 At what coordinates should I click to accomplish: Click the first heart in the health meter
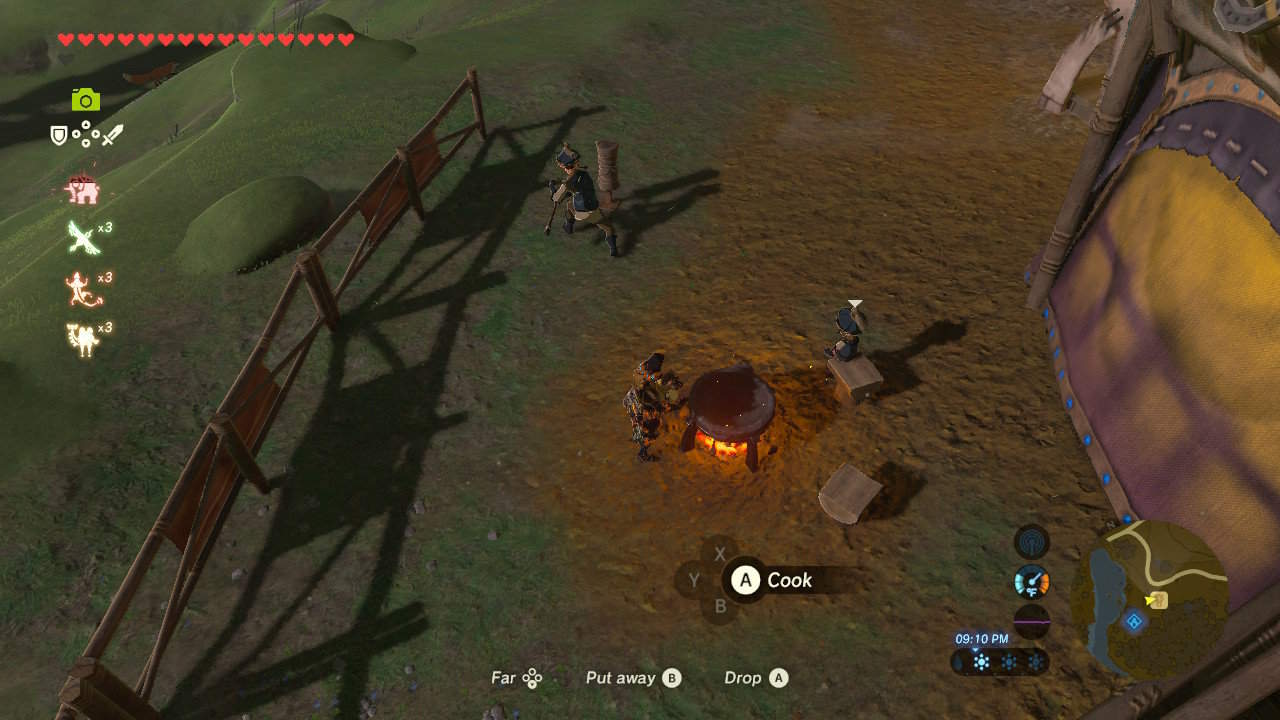click(65, 40)
